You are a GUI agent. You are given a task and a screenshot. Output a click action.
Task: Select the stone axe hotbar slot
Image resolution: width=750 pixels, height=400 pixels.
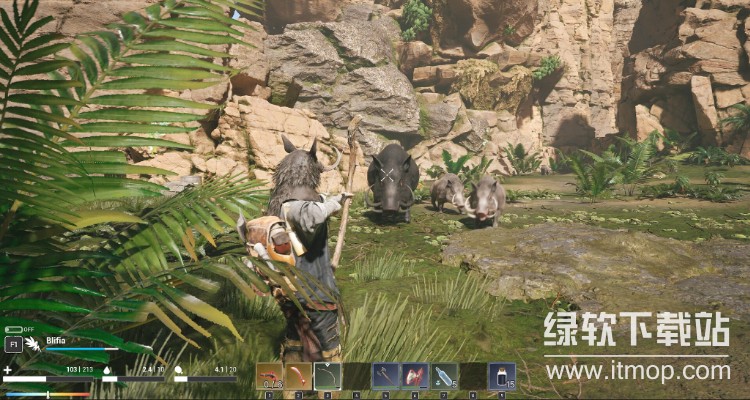click(386, 376)
